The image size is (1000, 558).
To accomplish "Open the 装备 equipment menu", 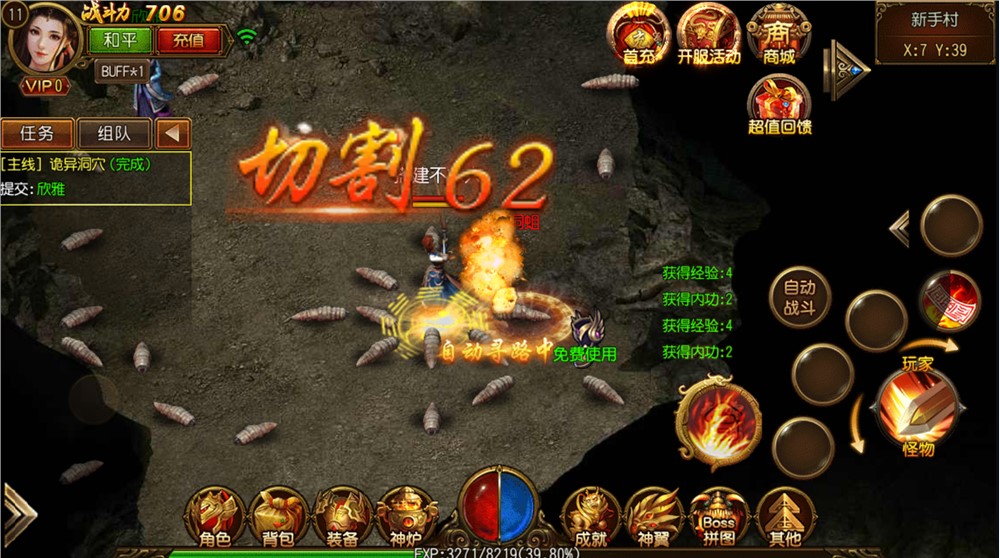I will click(342, 517).
